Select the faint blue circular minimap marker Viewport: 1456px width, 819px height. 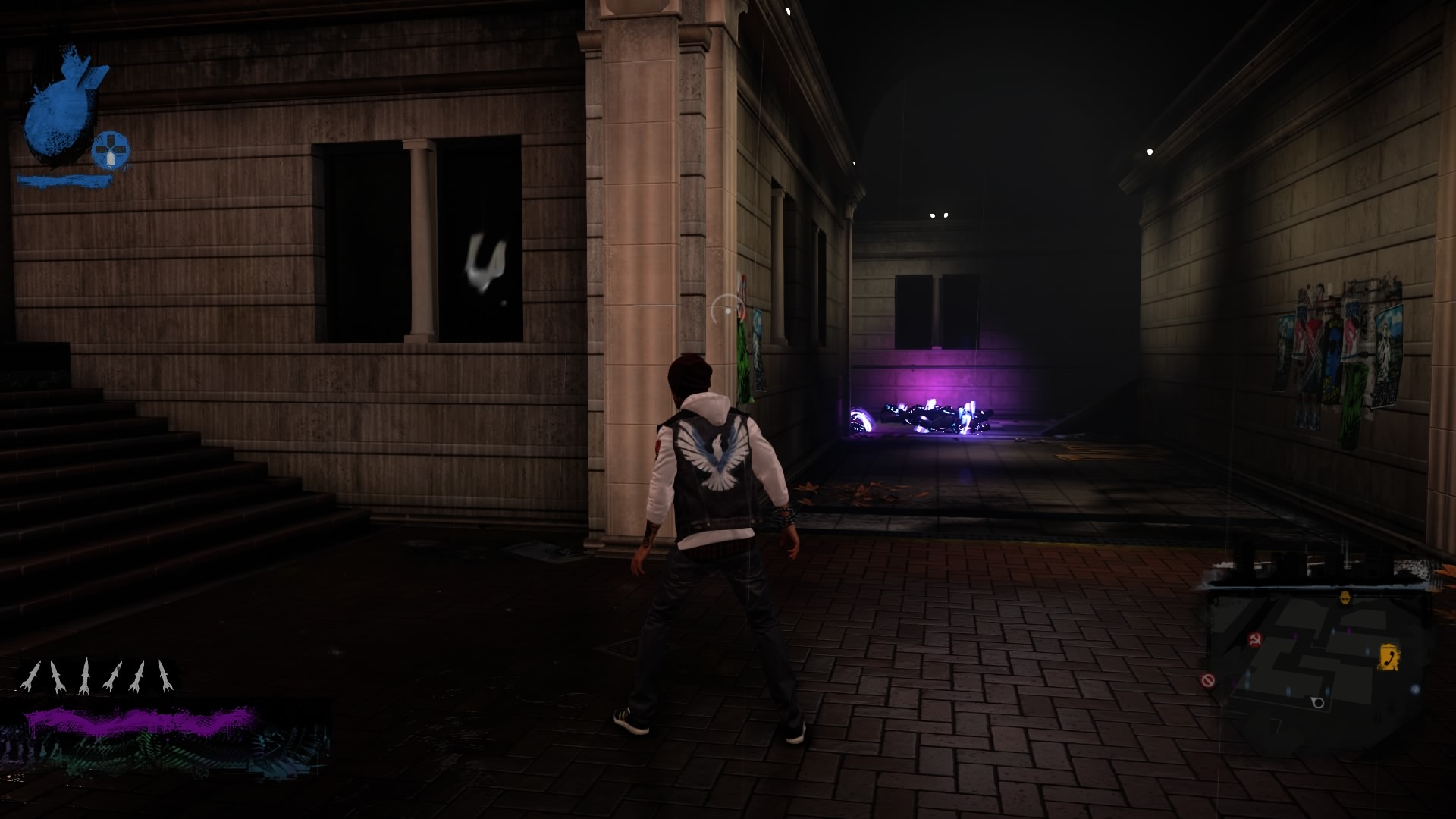pos(1415,689)
